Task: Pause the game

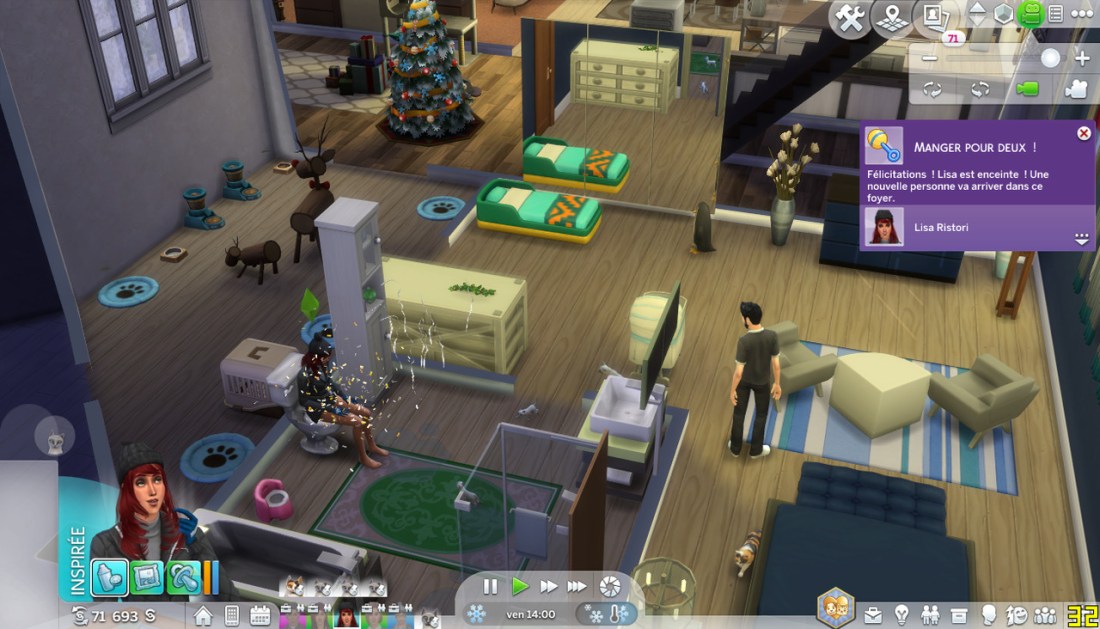Action: pyautogui.click(x=490, y=587)
